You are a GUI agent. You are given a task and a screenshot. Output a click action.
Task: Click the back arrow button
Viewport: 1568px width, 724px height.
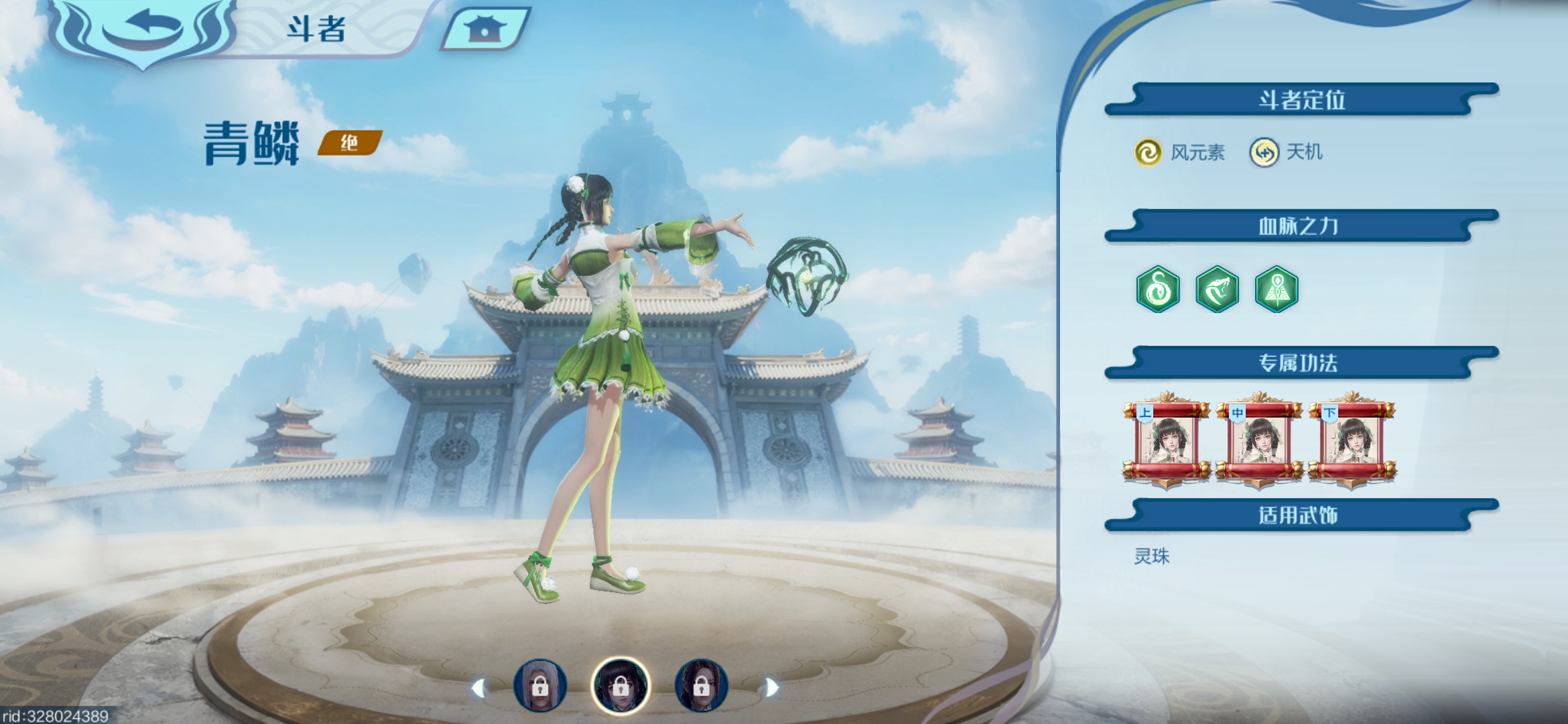[142, 28]
